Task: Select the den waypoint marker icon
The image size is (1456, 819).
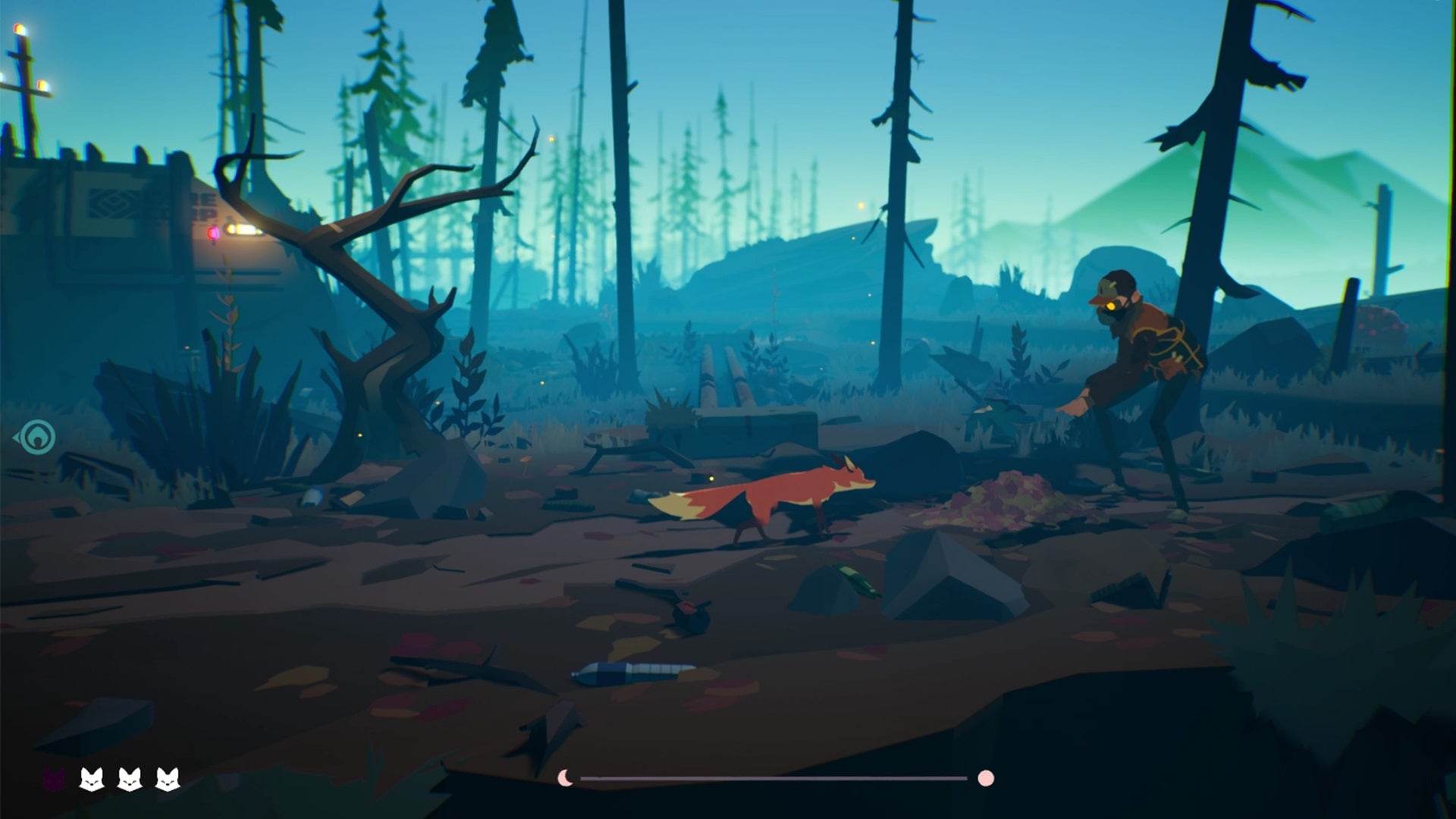Action: tap(38, 437)
